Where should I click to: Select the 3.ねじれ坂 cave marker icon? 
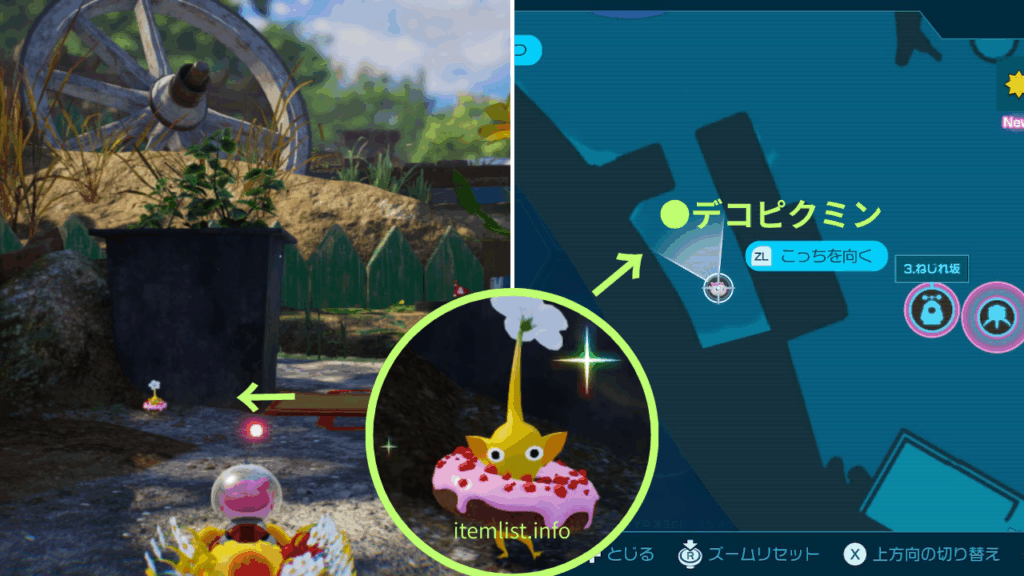[931, 313]
